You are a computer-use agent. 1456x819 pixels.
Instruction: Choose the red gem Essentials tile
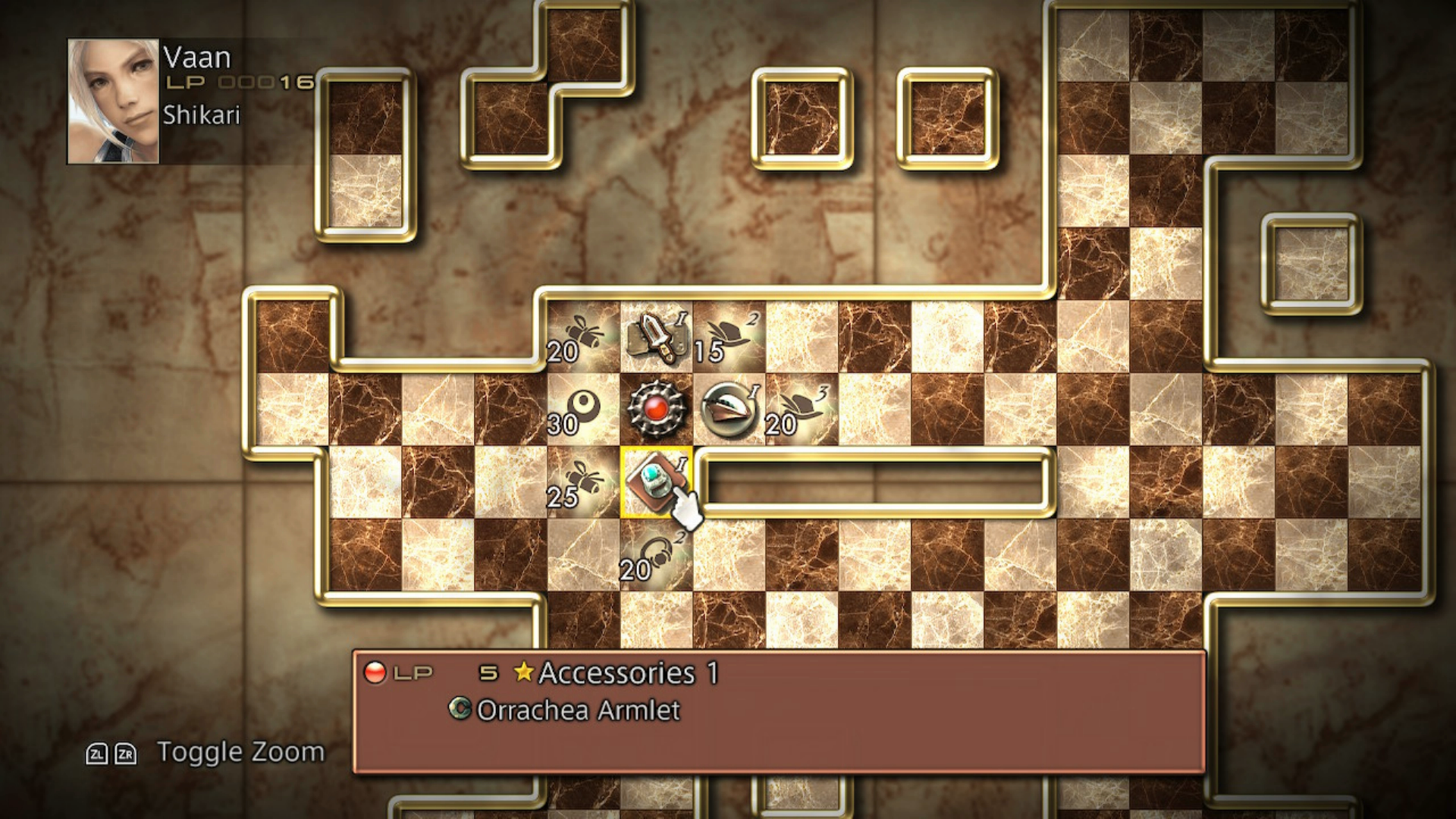coord(656,409)
